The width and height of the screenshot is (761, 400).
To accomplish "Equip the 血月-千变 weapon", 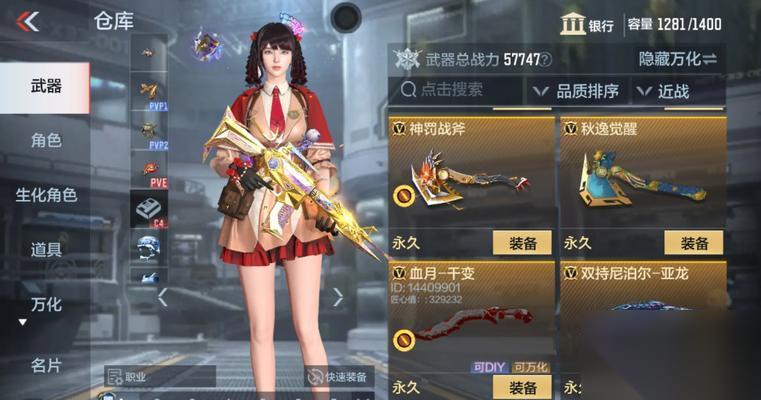I will pyautogui.click(x=522, y=387).
